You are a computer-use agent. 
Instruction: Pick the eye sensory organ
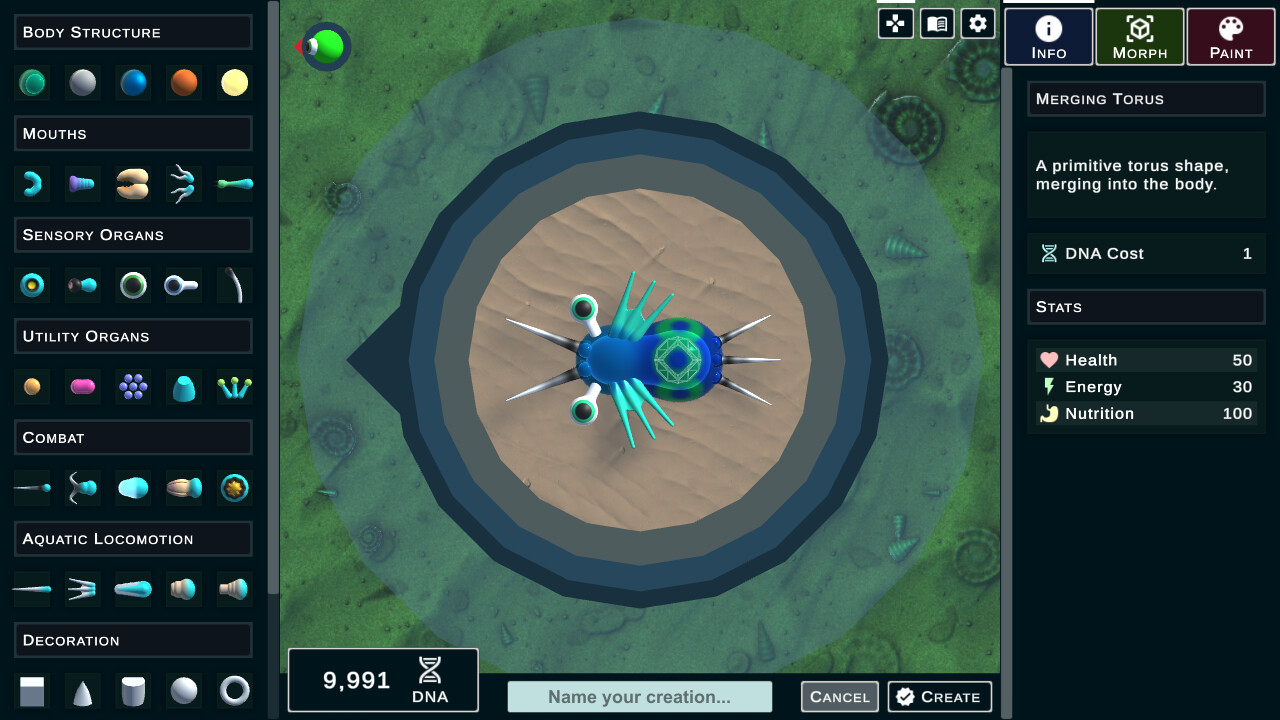pos(32,285)
